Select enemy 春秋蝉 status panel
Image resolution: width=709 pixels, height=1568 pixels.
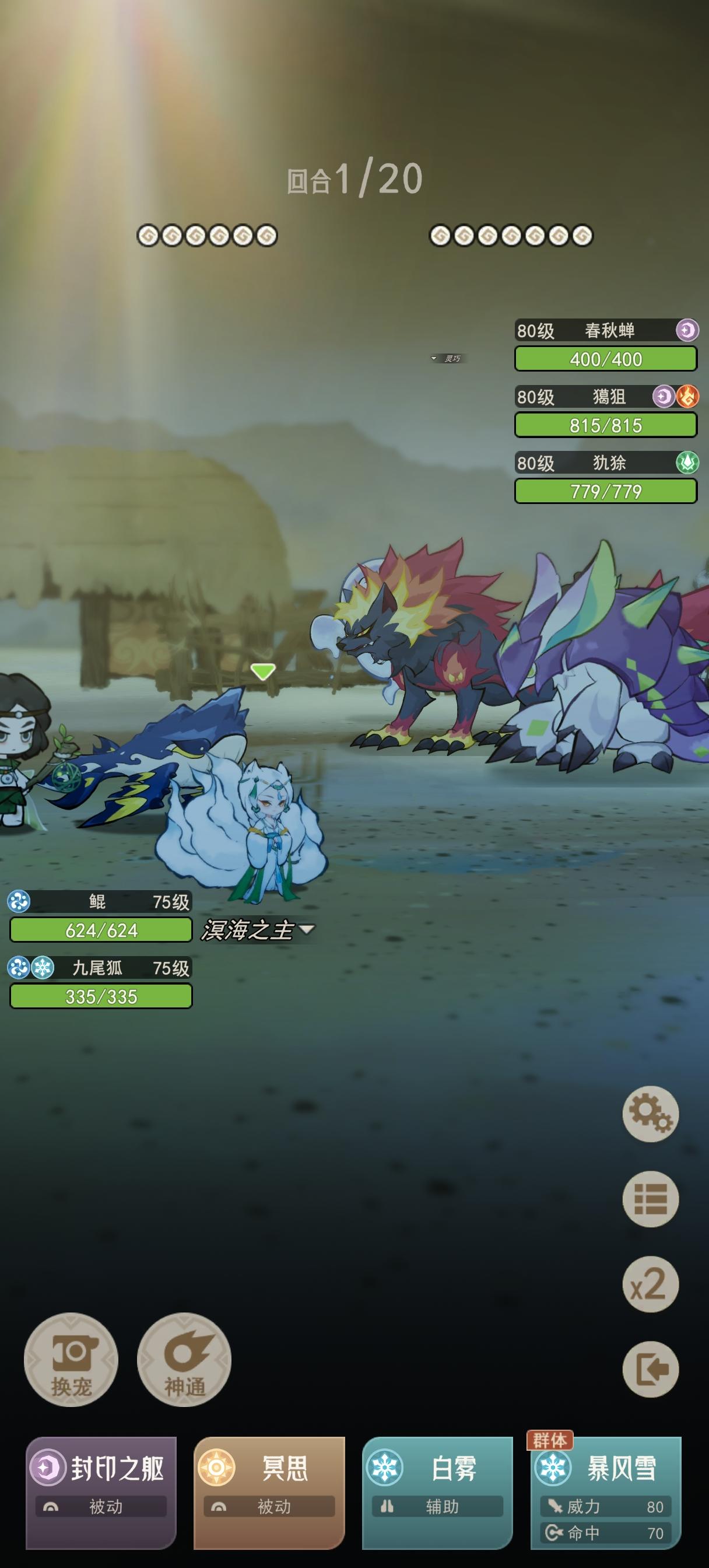tap(606, 345)
